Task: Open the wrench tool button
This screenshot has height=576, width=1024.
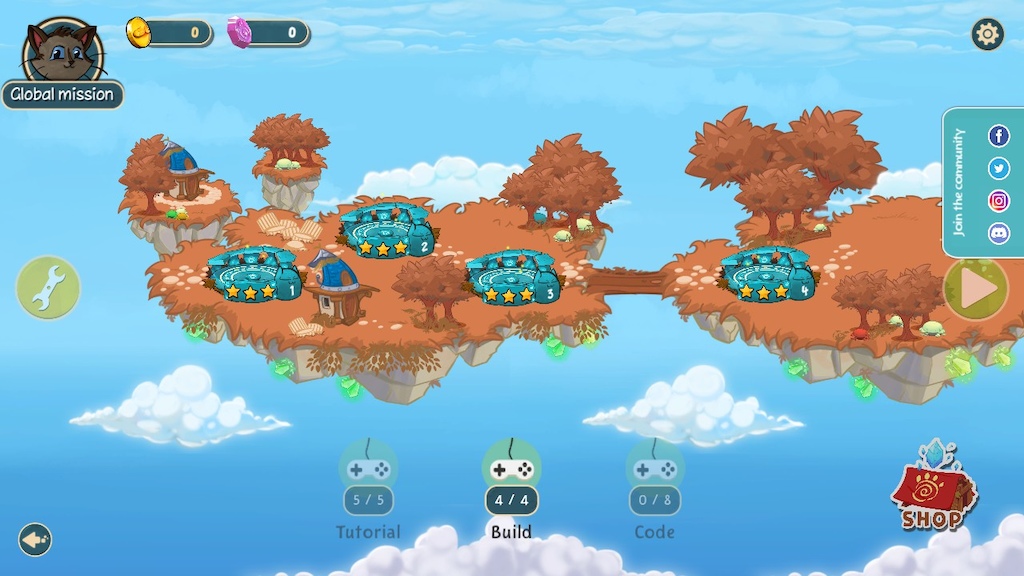Action: click(47, 288)
